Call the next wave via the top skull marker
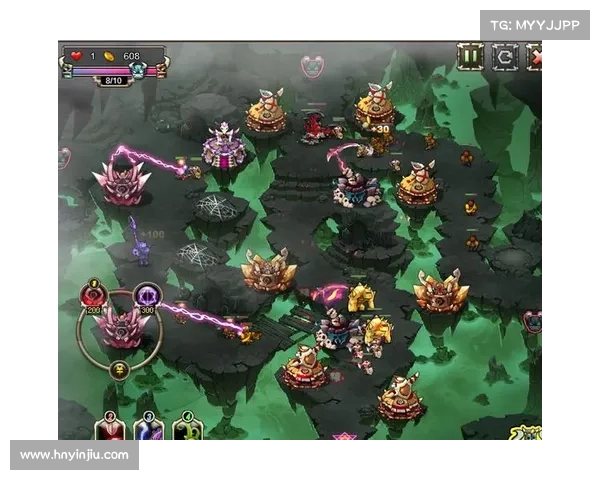 click(x=312, y=67)
